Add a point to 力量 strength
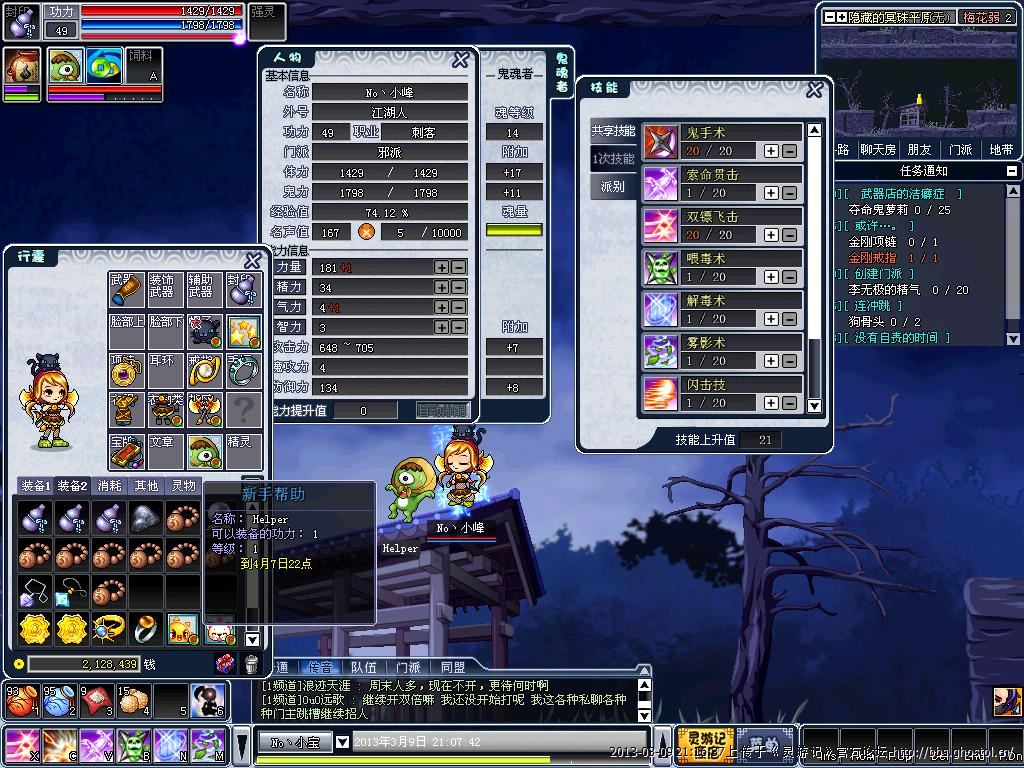1024x768 pixels. pos(441,268)
